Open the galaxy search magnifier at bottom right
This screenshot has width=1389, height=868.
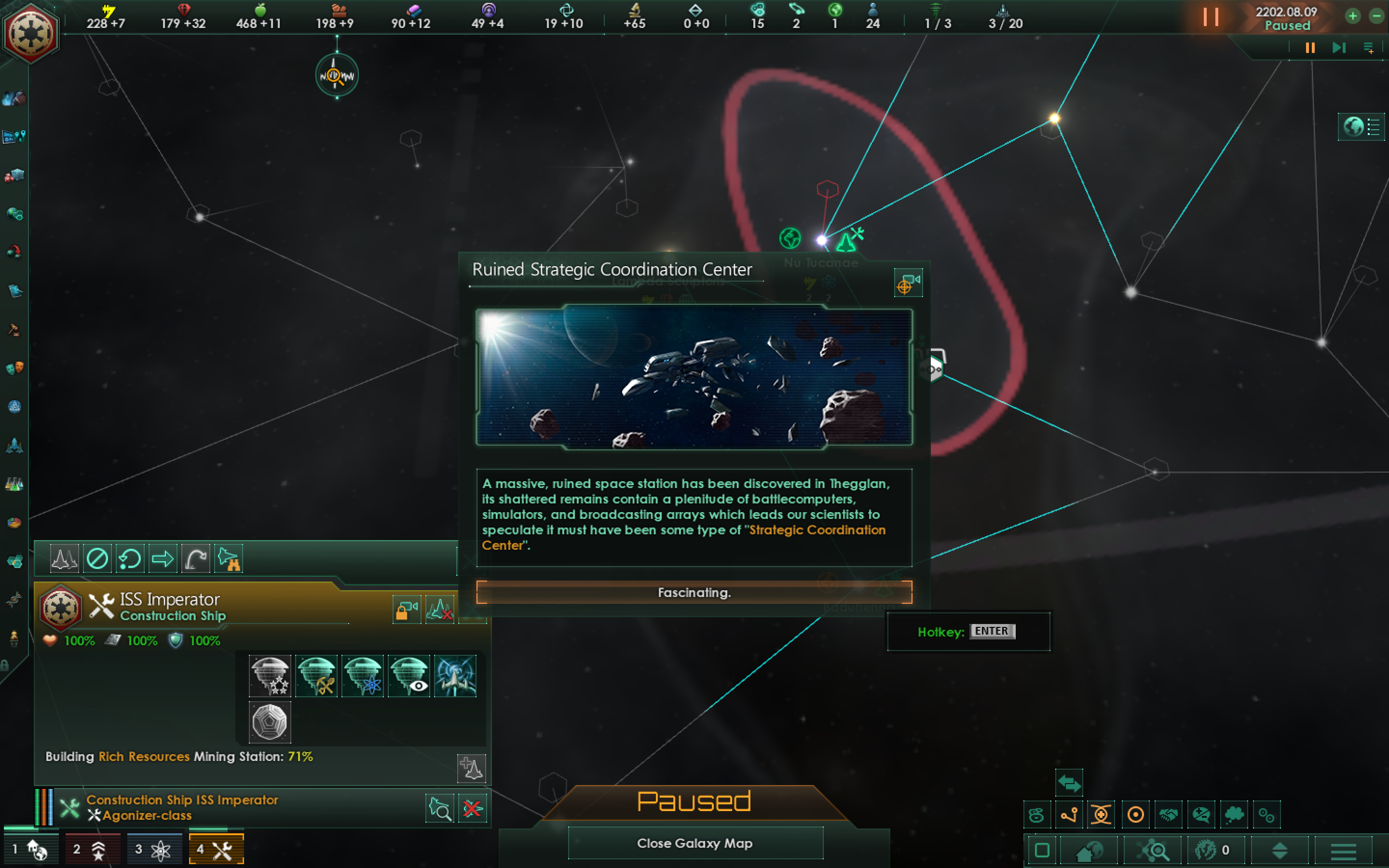point(1156,851)
